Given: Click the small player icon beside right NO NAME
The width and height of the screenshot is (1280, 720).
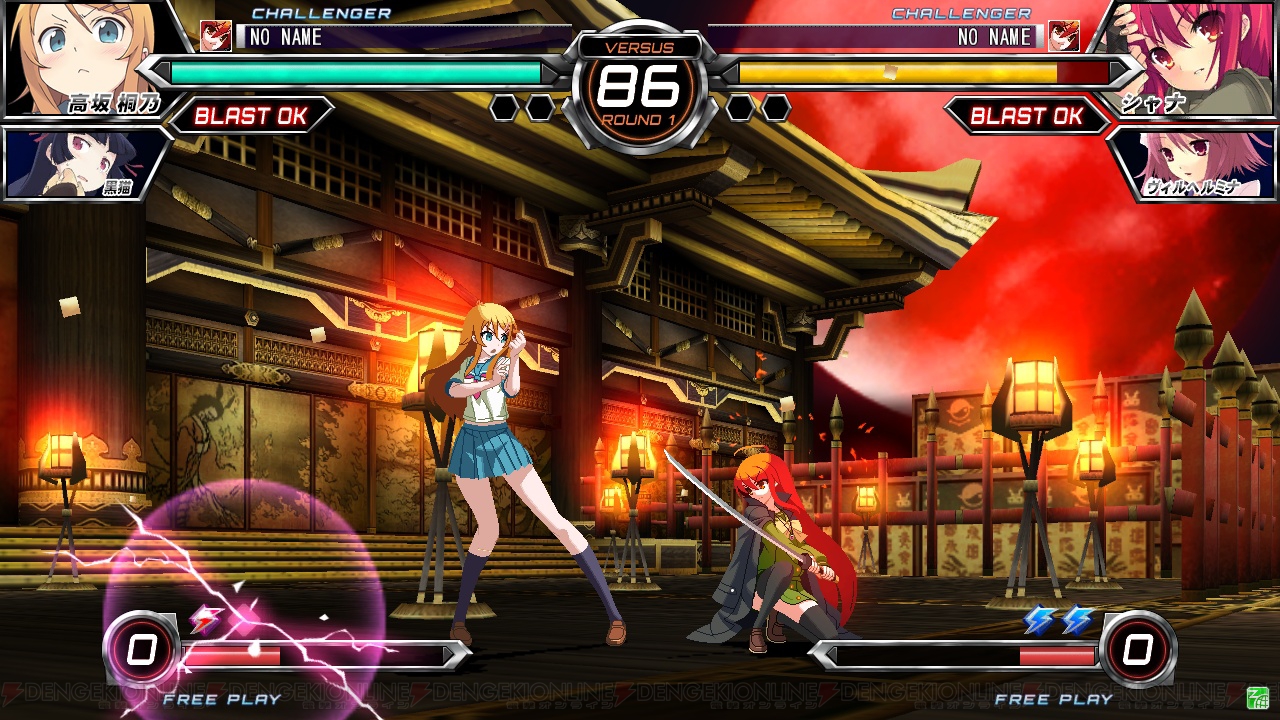Looking at the screenshot, I should (1063, 36).
